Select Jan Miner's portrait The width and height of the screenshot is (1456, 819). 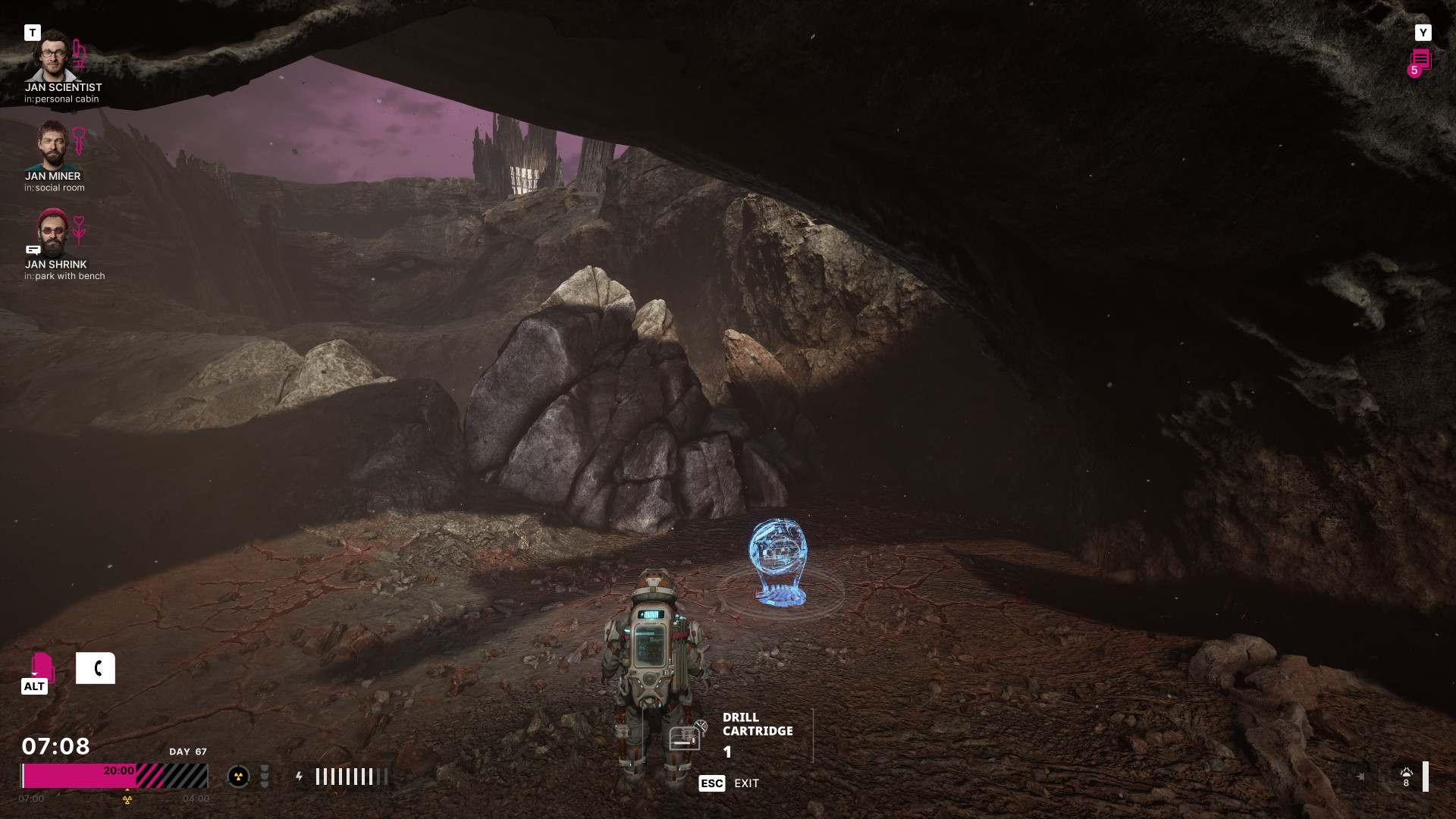coord(52,146)
